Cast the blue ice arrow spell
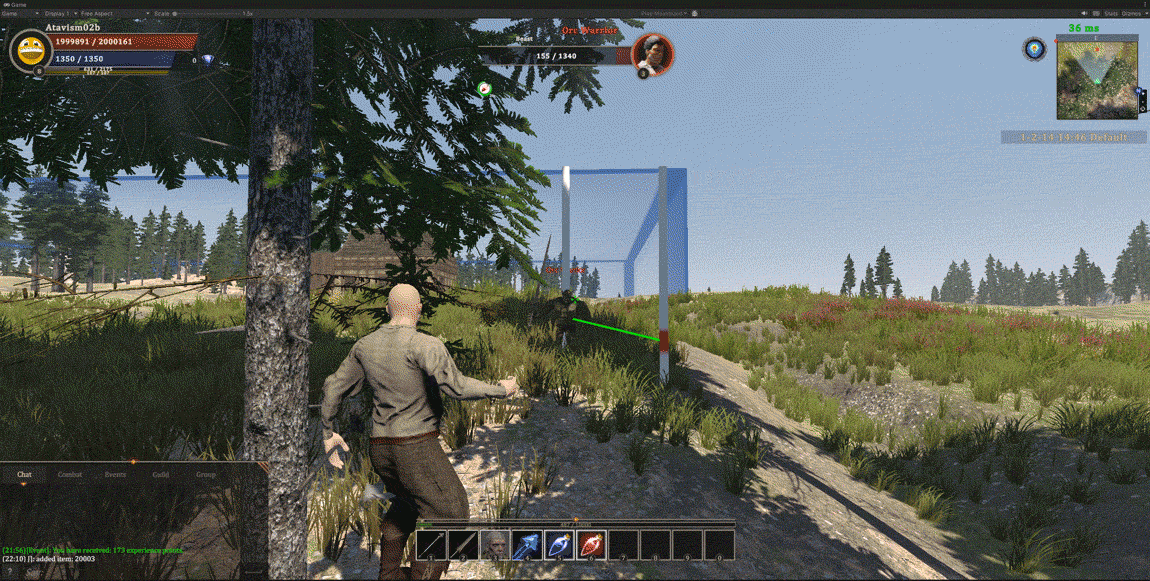 point(527,545)
